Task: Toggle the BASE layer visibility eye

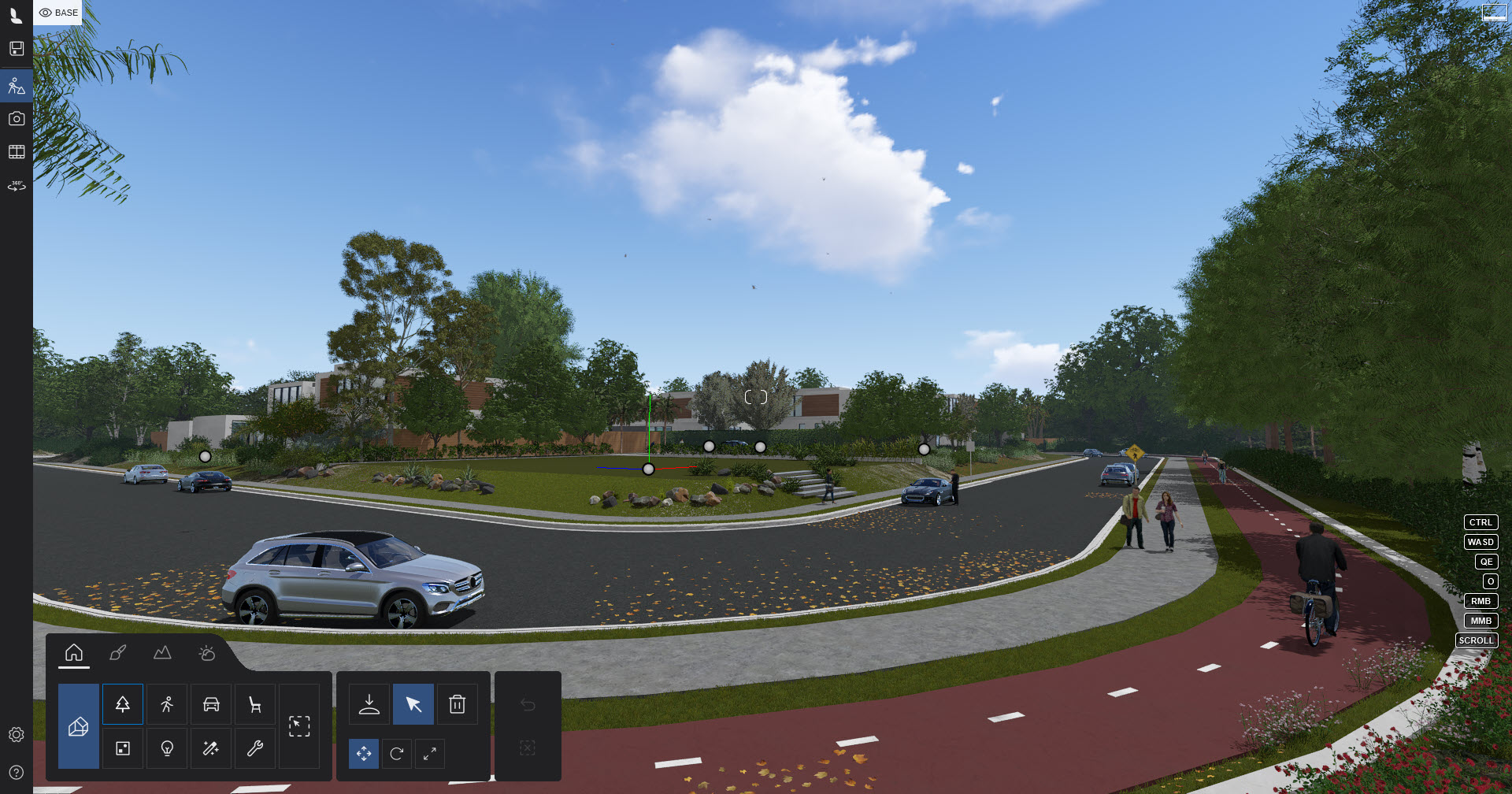Action: click(46, 13)
